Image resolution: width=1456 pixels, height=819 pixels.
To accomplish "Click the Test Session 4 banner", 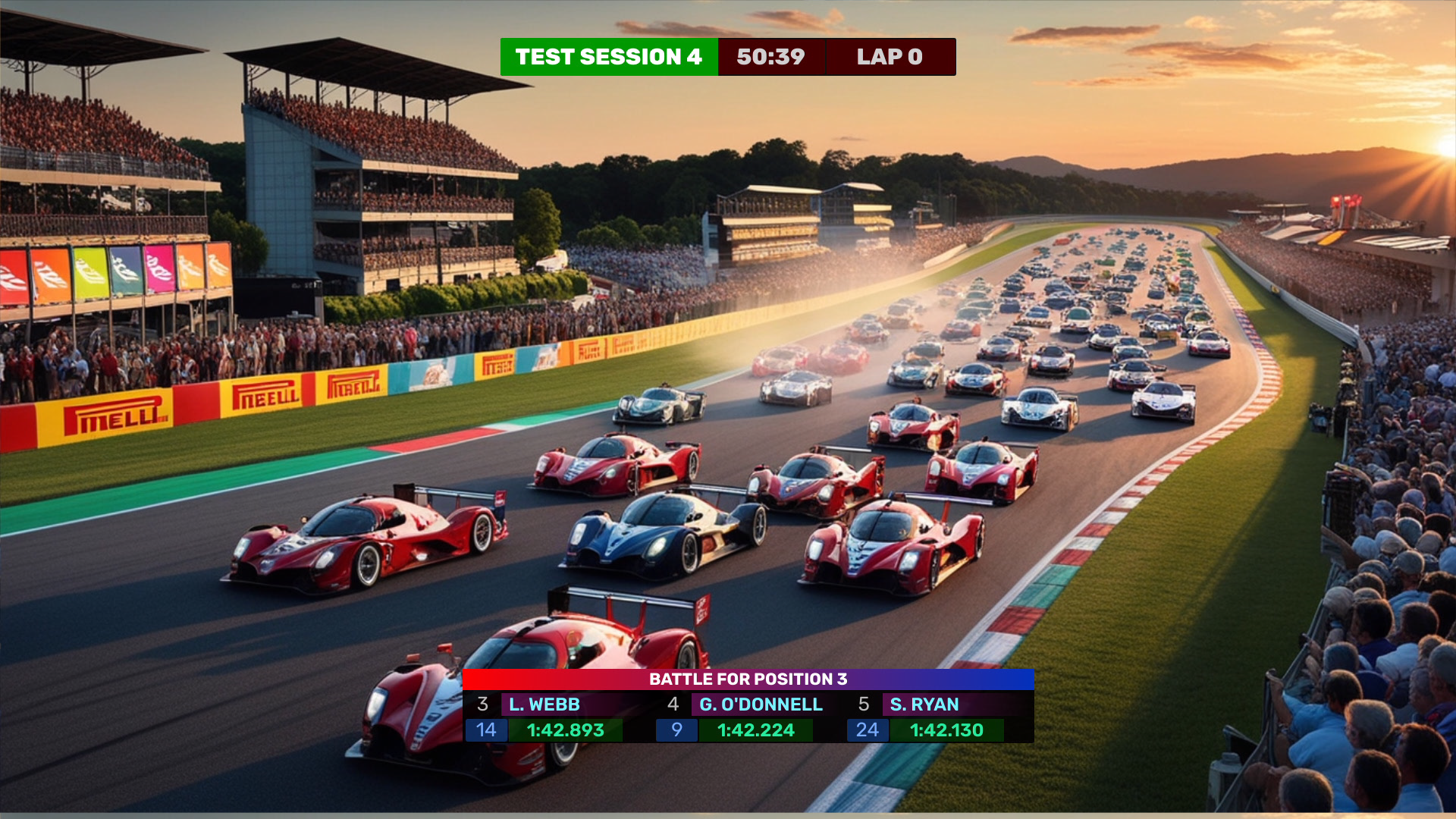I will pyautogui.click(x=608, y=57).
